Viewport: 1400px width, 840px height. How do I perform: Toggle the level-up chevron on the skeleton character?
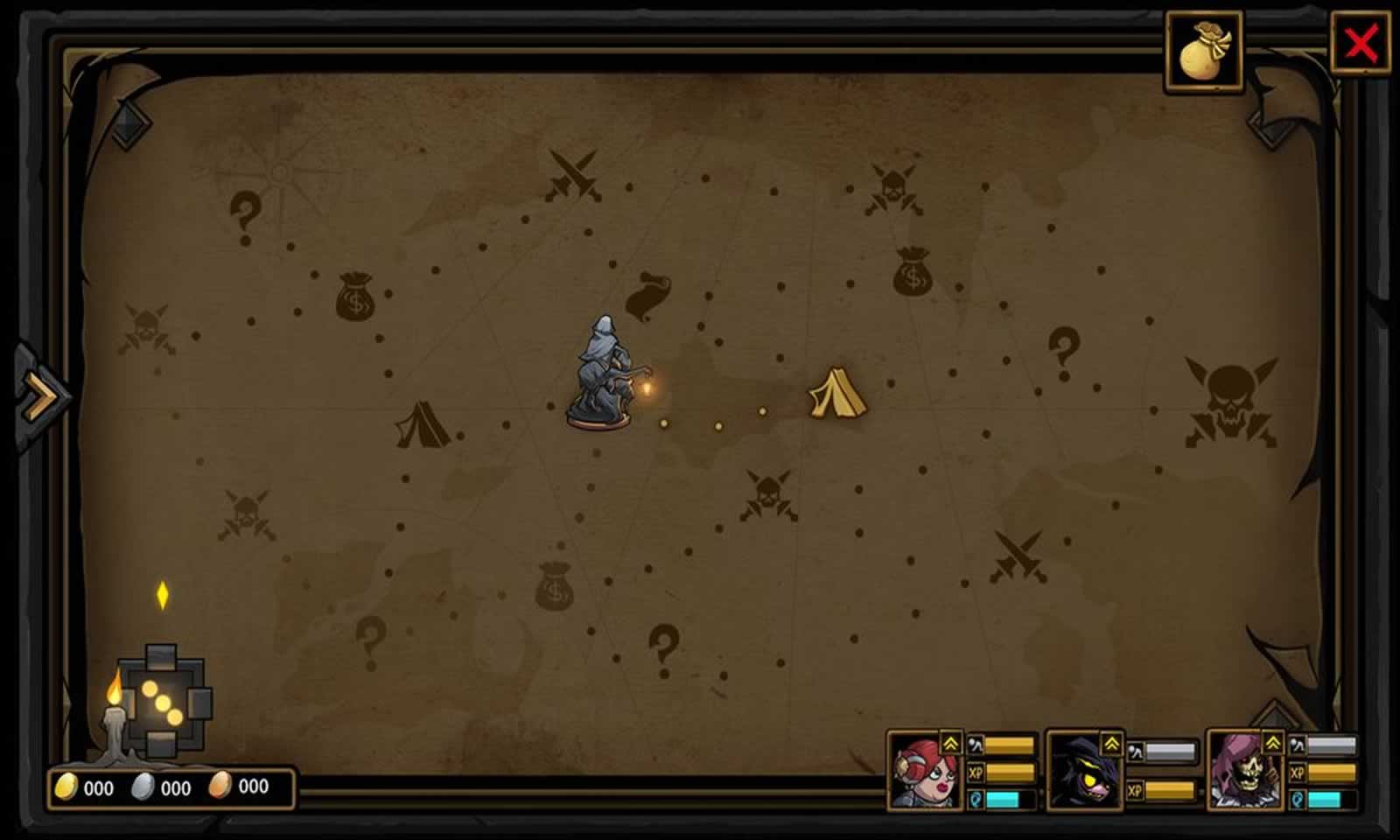(x=1274, y=743)
